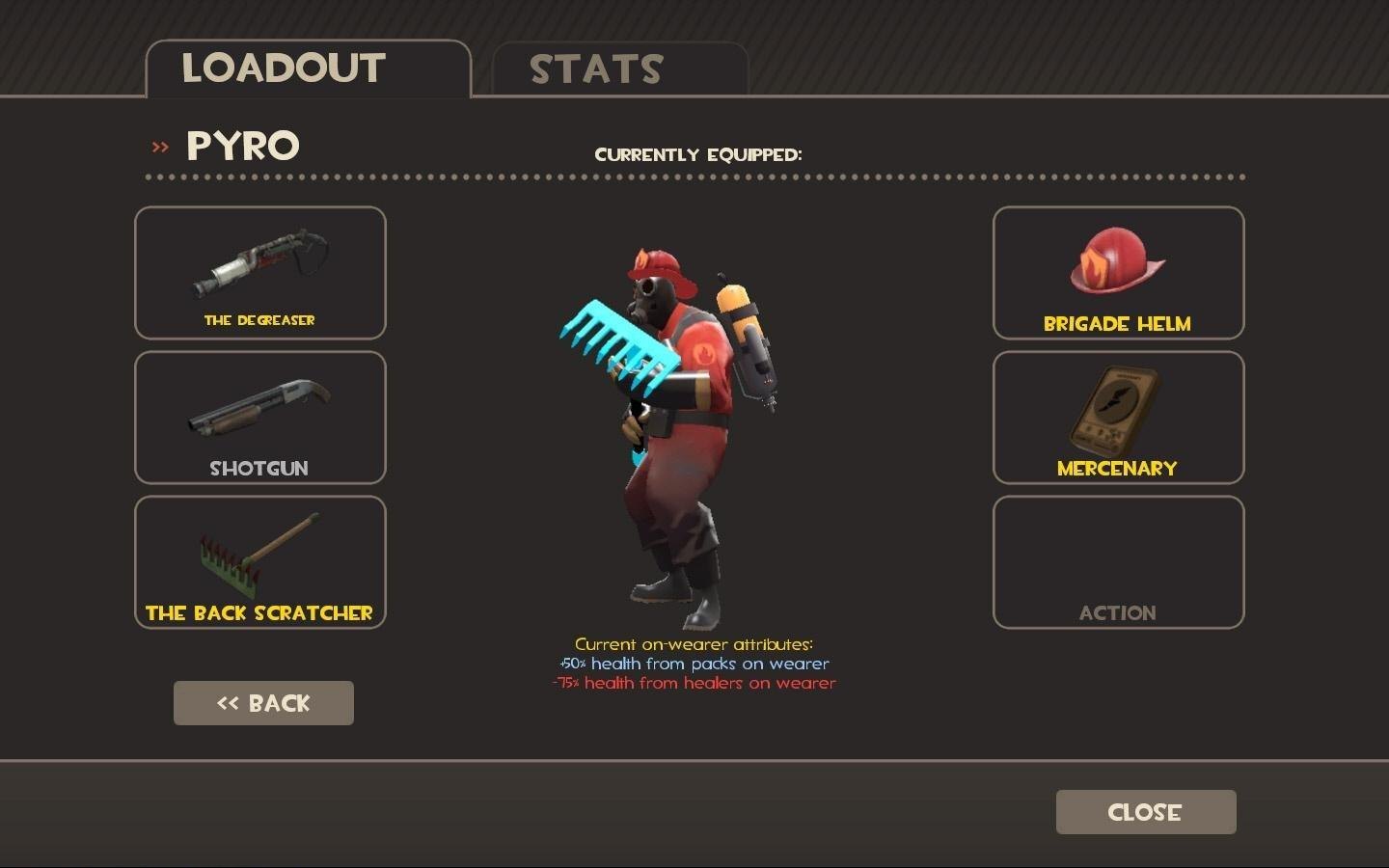Switch to the Stats tab

[619, 69]
